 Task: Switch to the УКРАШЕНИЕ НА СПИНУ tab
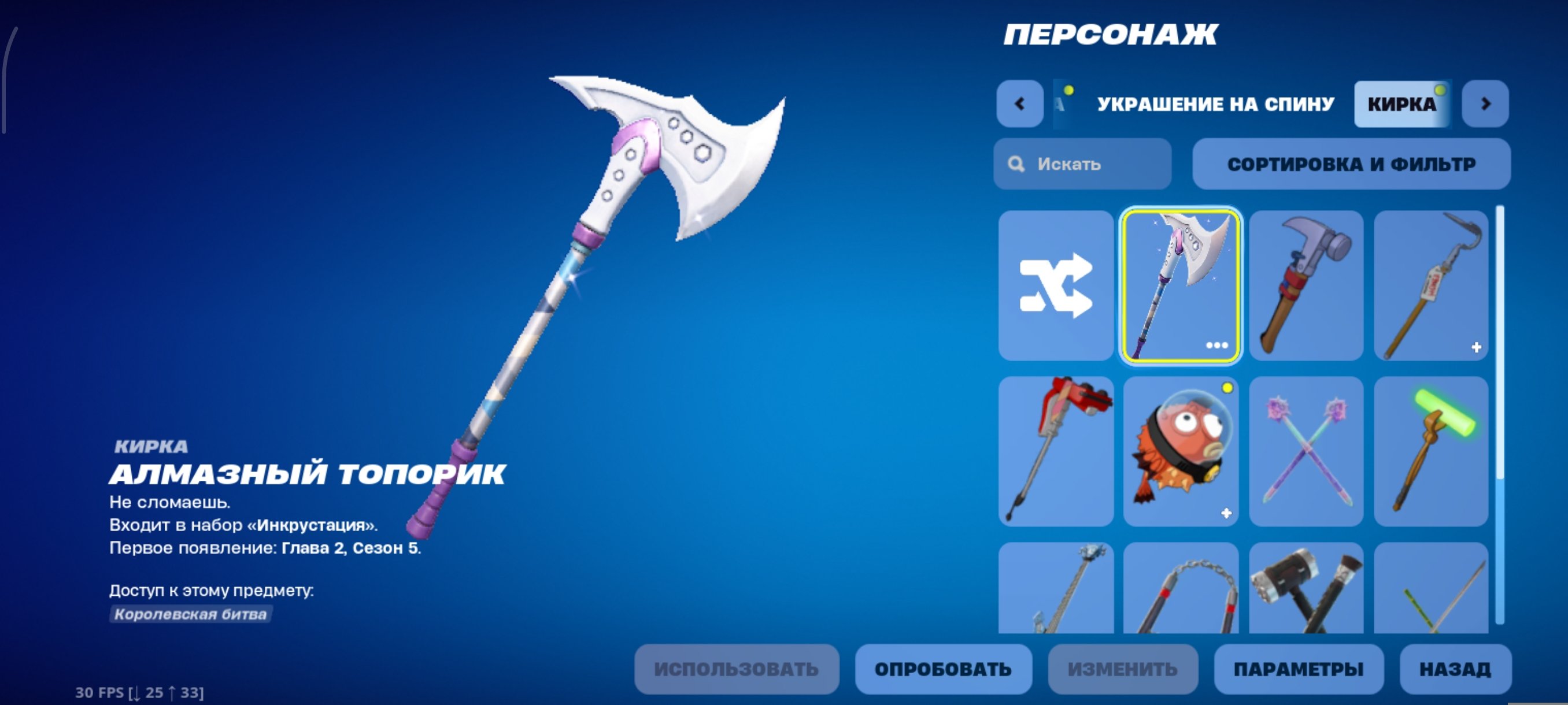pyautogui.click(x=1214, y=103)
